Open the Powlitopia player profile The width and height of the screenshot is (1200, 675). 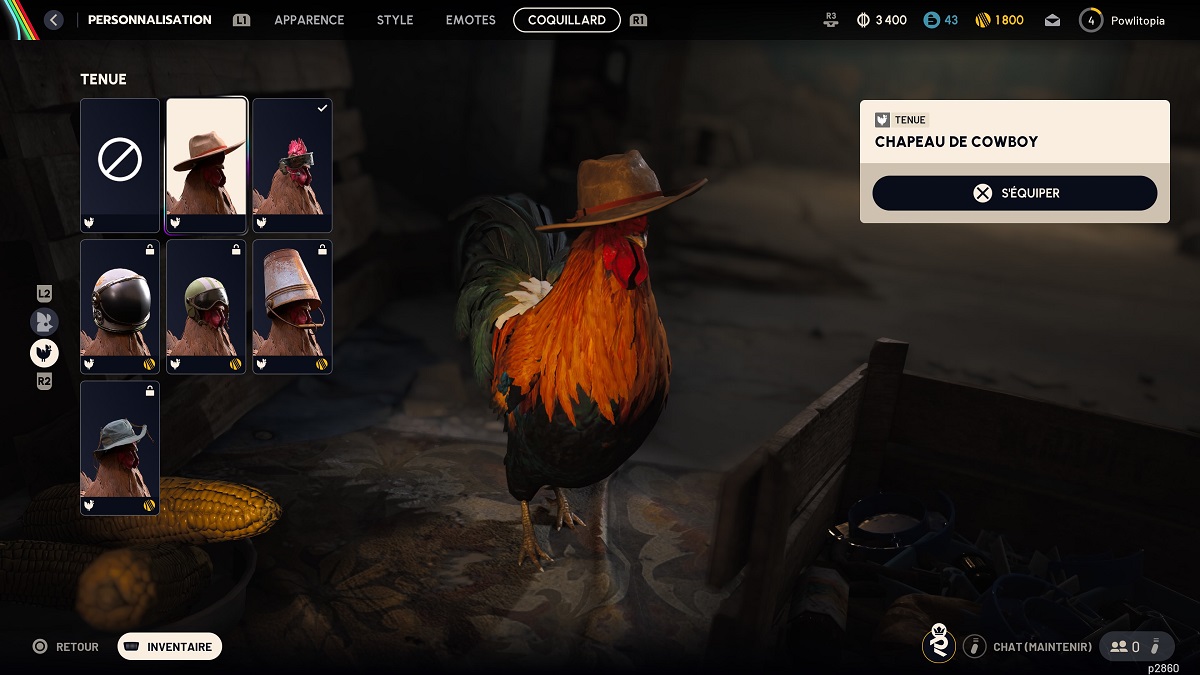[1126, 20]
